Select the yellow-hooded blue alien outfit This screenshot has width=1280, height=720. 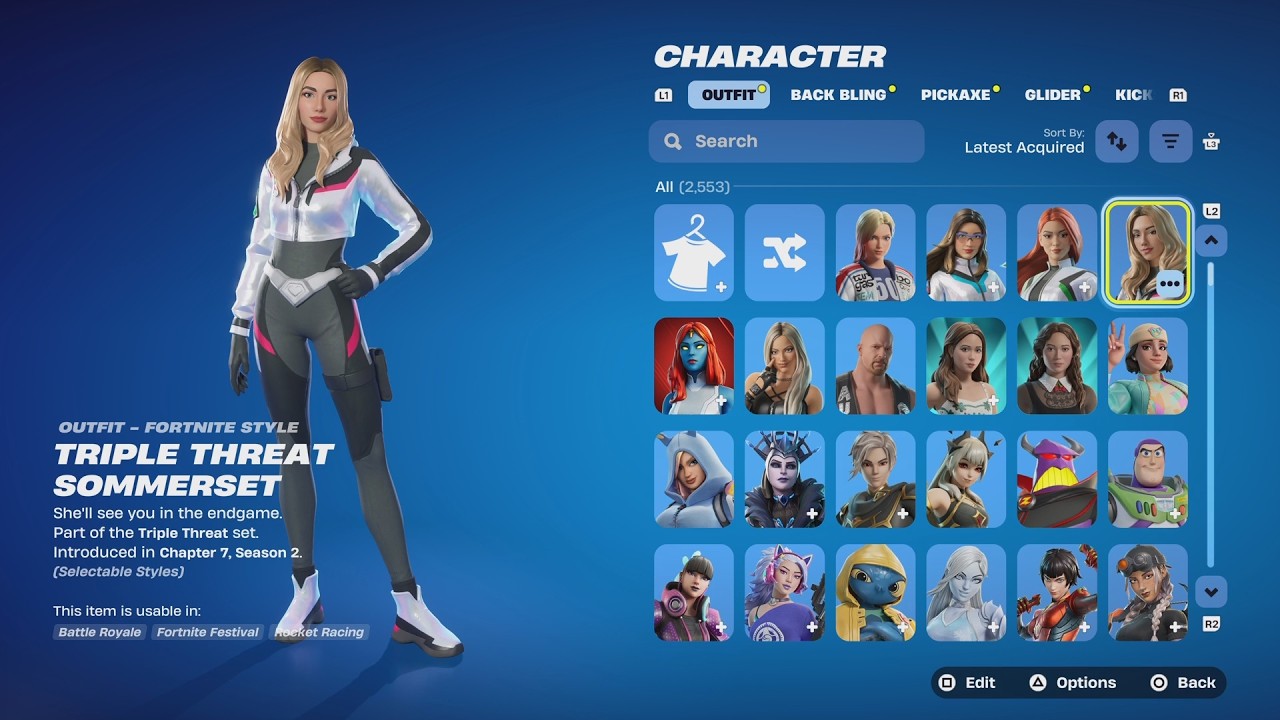pos(875,592)
